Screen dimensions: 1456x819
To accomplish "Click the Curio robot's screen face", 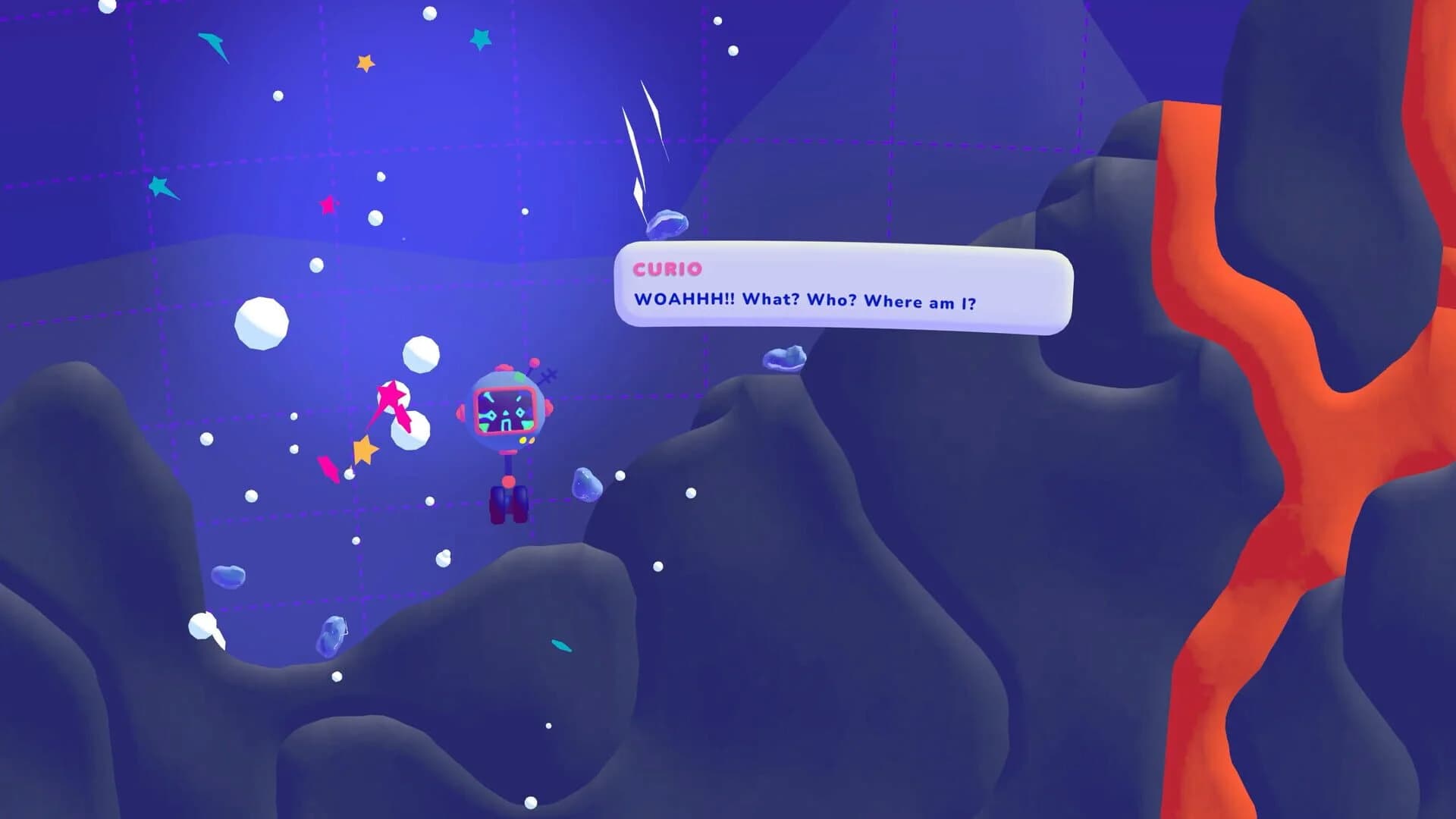I will (x=506, y=411).
